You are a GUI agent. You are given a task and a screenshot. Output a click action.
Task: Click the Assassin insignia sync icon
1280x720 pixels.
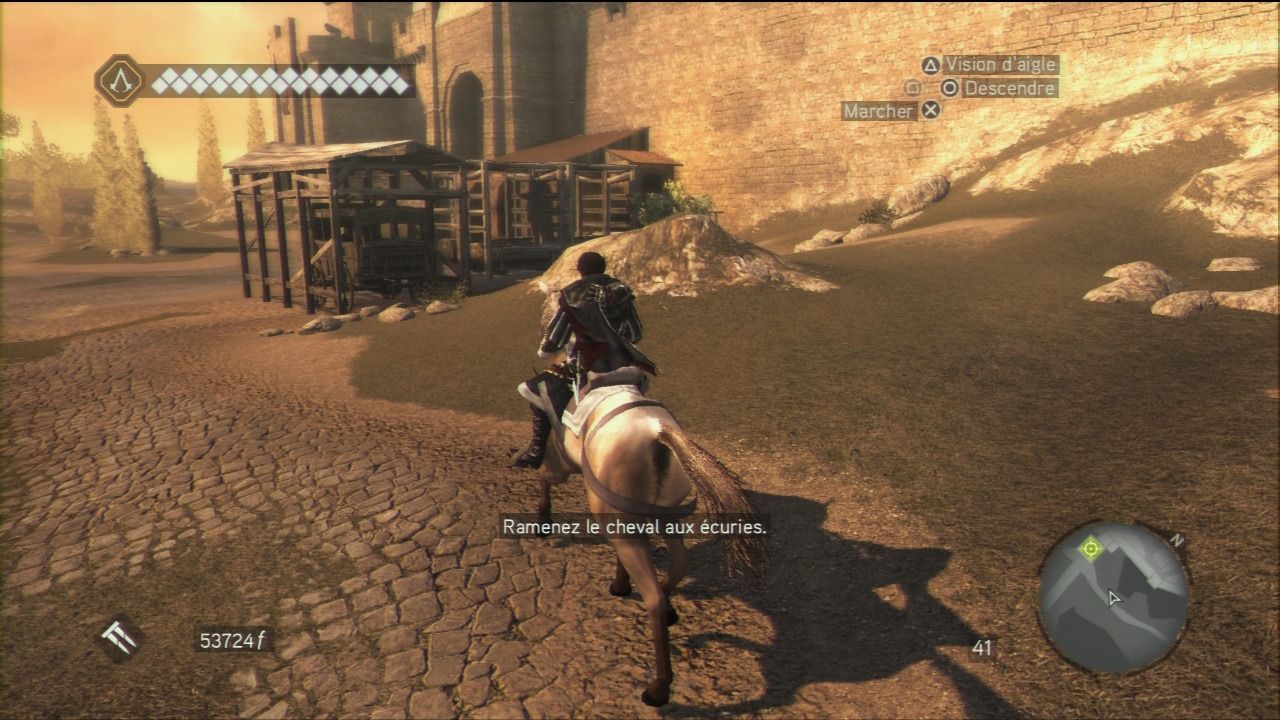coord(120,81)
